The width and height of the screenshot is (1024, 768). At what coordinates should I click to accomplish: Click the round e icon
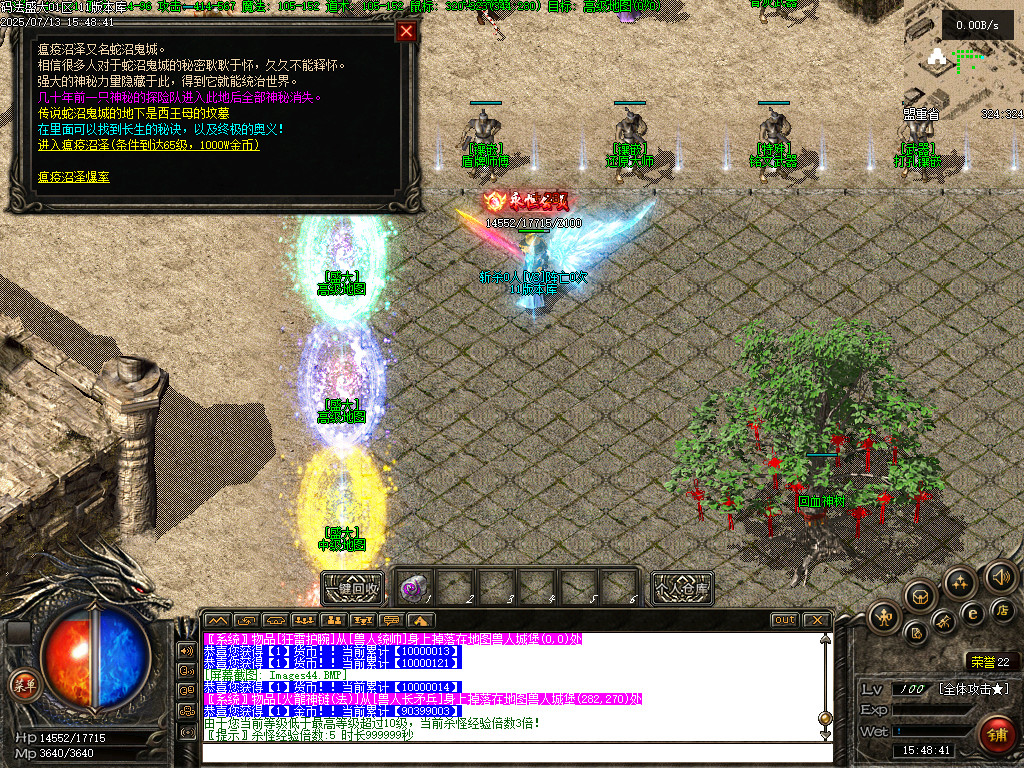(972, 614)
